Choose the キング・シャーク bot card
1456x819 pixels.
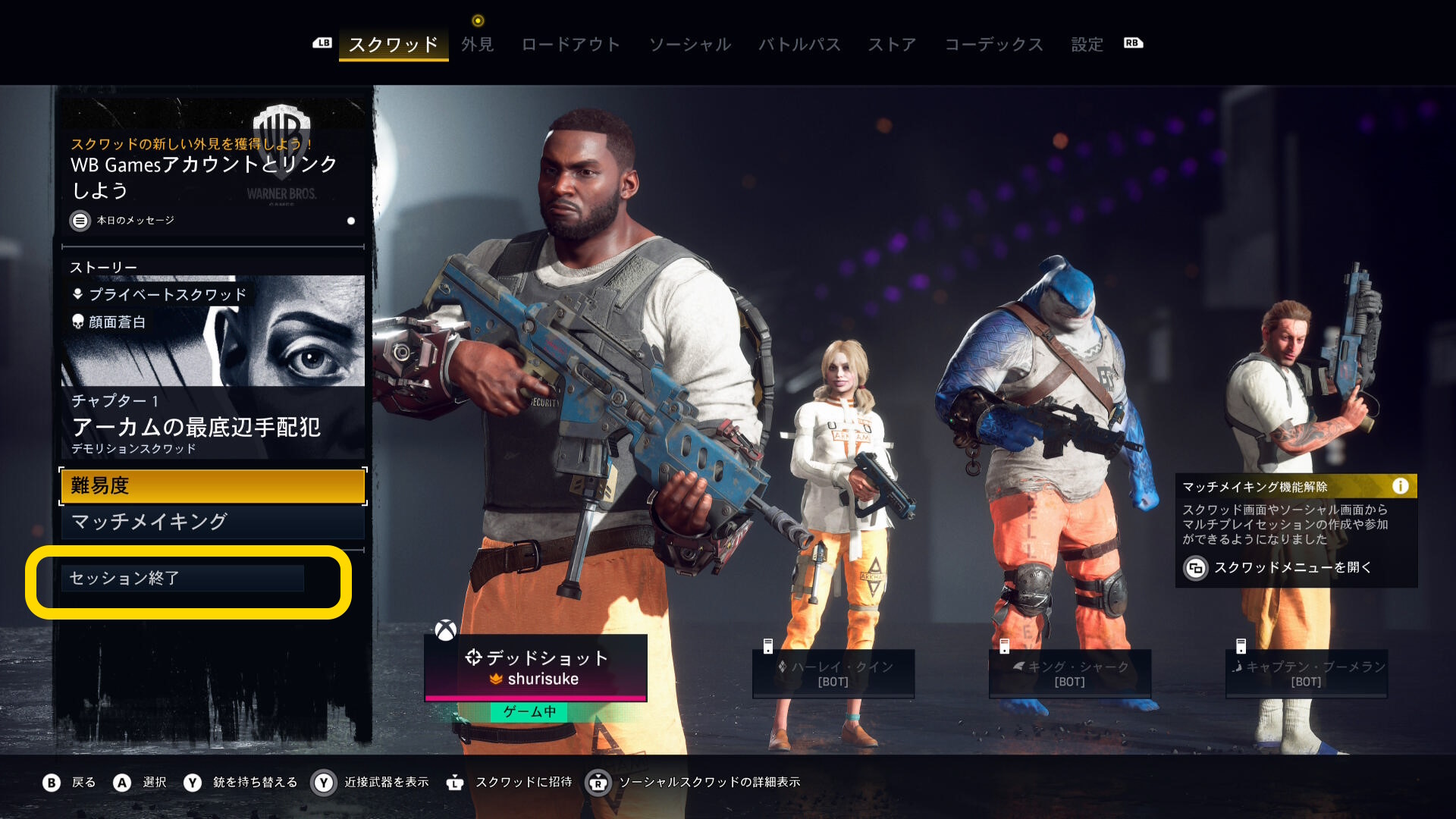[x=1070, y=673]
